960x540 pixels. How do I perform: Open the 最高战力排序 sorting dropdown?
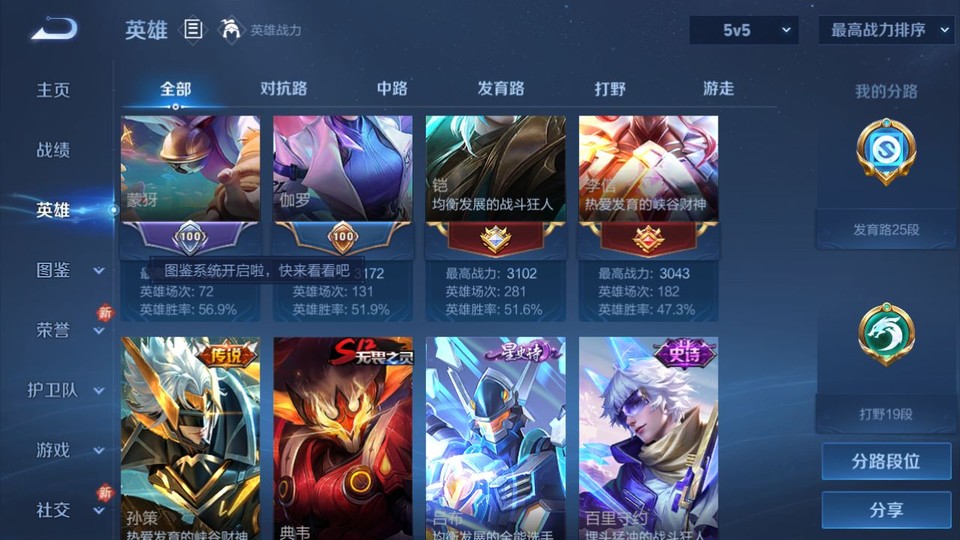click(x=886, y=31)
